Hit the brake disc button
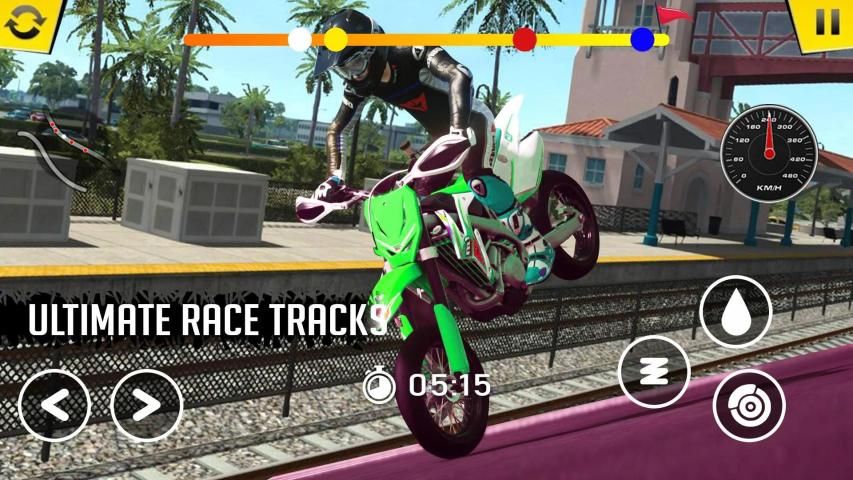Image resolution: width=853 pixels, height=480 pixels. coord(748,405)
